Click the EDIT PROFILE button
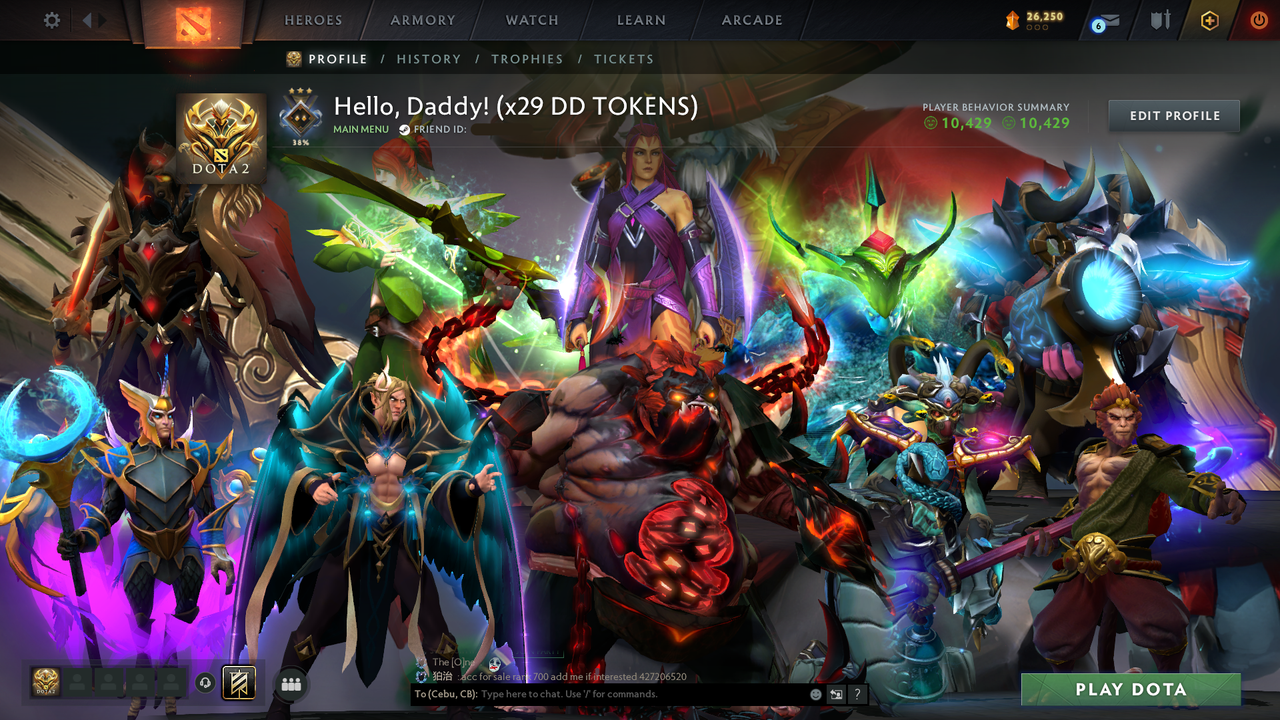This screenshot has width=1280, height=720. click(x=1173, y=115)
